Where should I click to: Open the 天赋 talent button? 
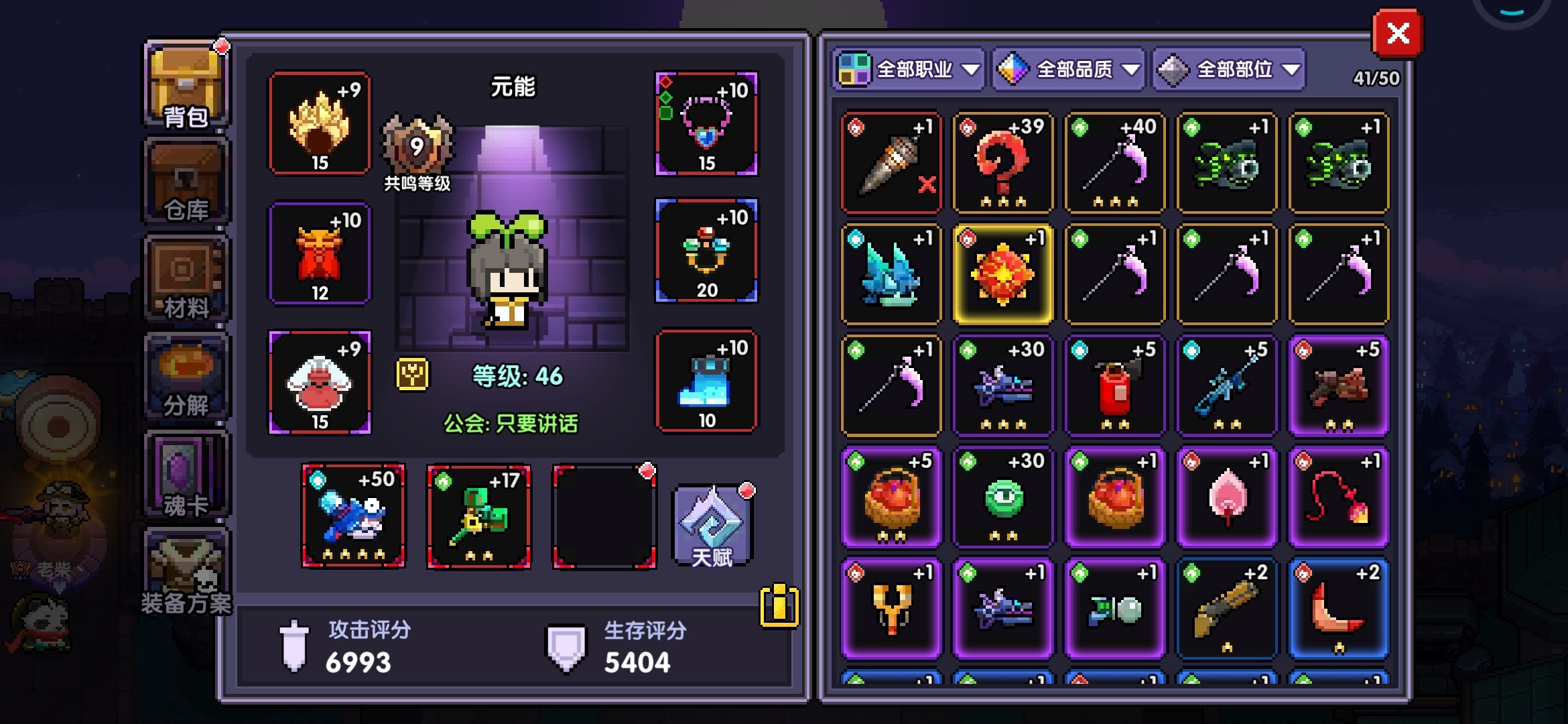tap(712, 526)
